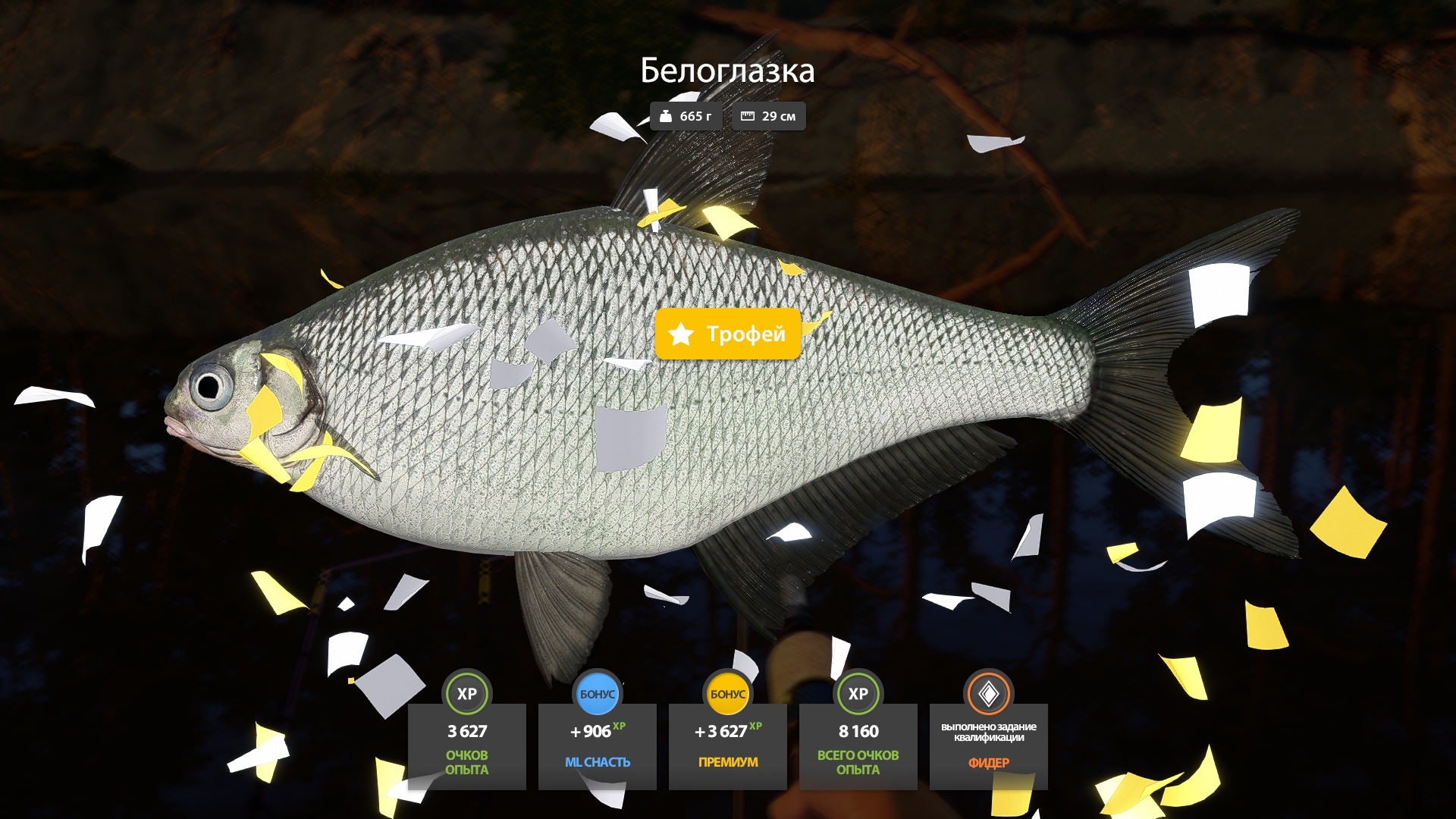
Task: Open the ФИДЕР qualification task card
Action: [x=988, y=745]
